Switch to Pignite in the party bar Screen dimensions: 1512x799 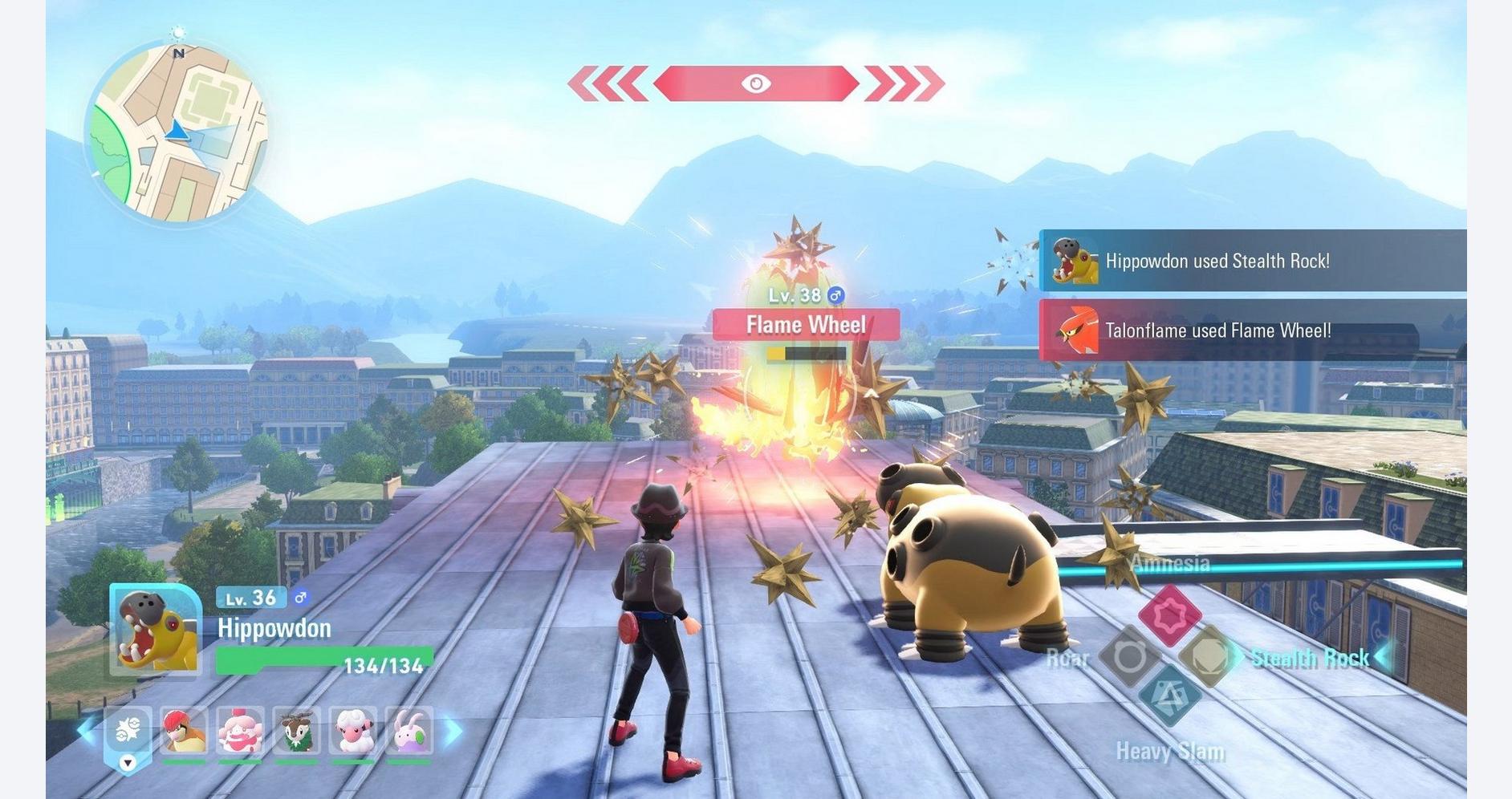(184, 731)
